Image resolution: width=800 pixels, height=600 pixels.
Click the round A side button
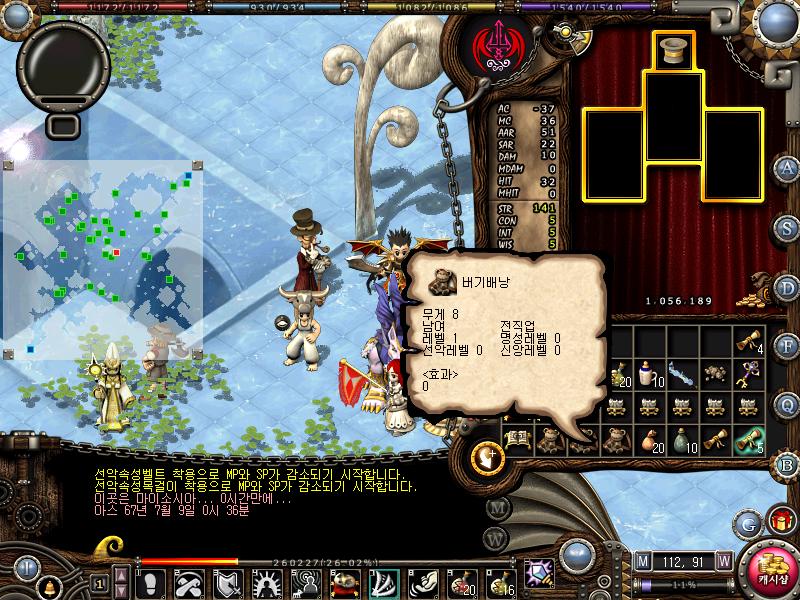click(x=787, y=167)
